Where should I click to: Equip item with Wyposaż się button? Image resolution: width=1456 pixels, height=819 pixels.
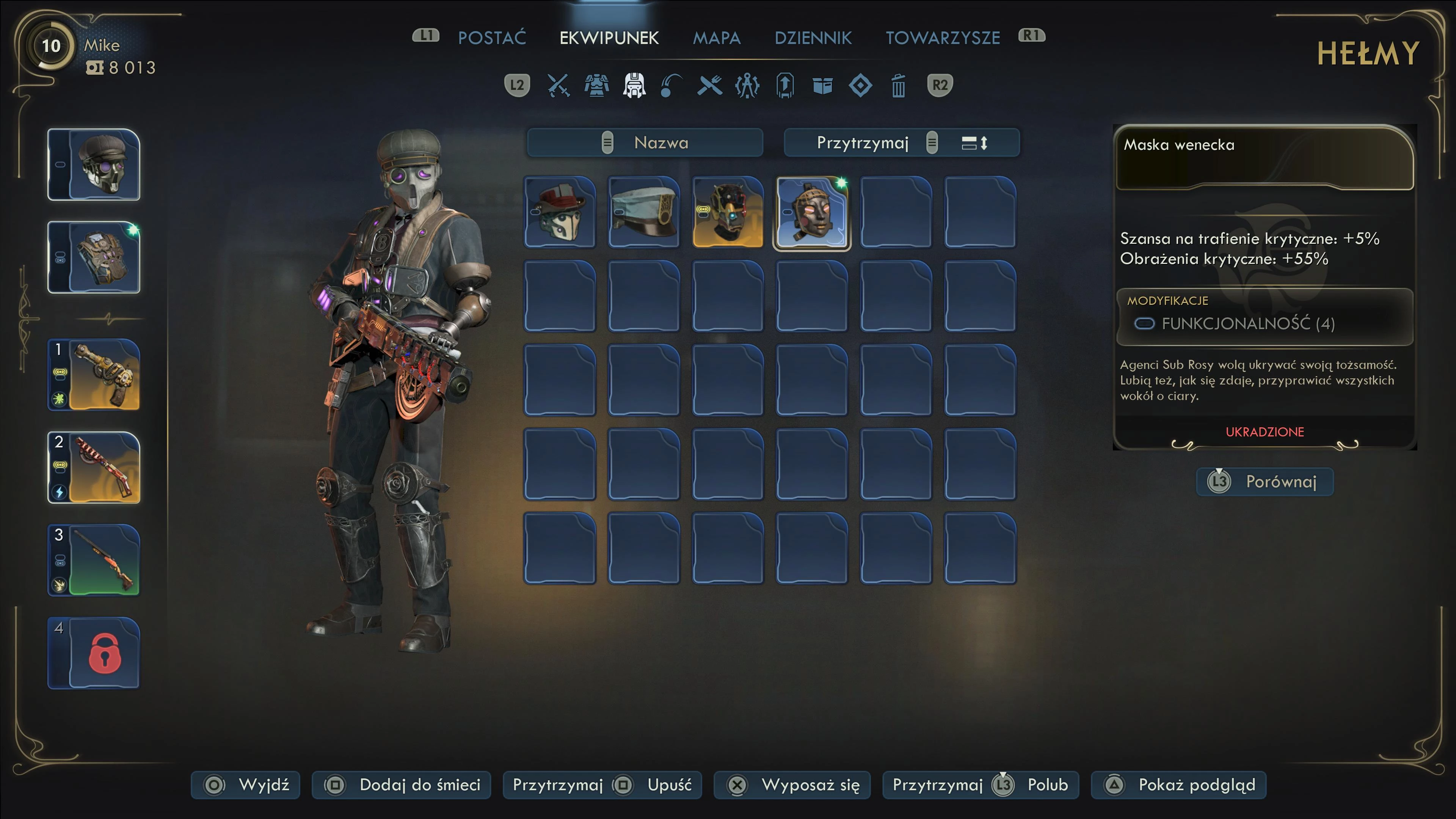[792, 784]
